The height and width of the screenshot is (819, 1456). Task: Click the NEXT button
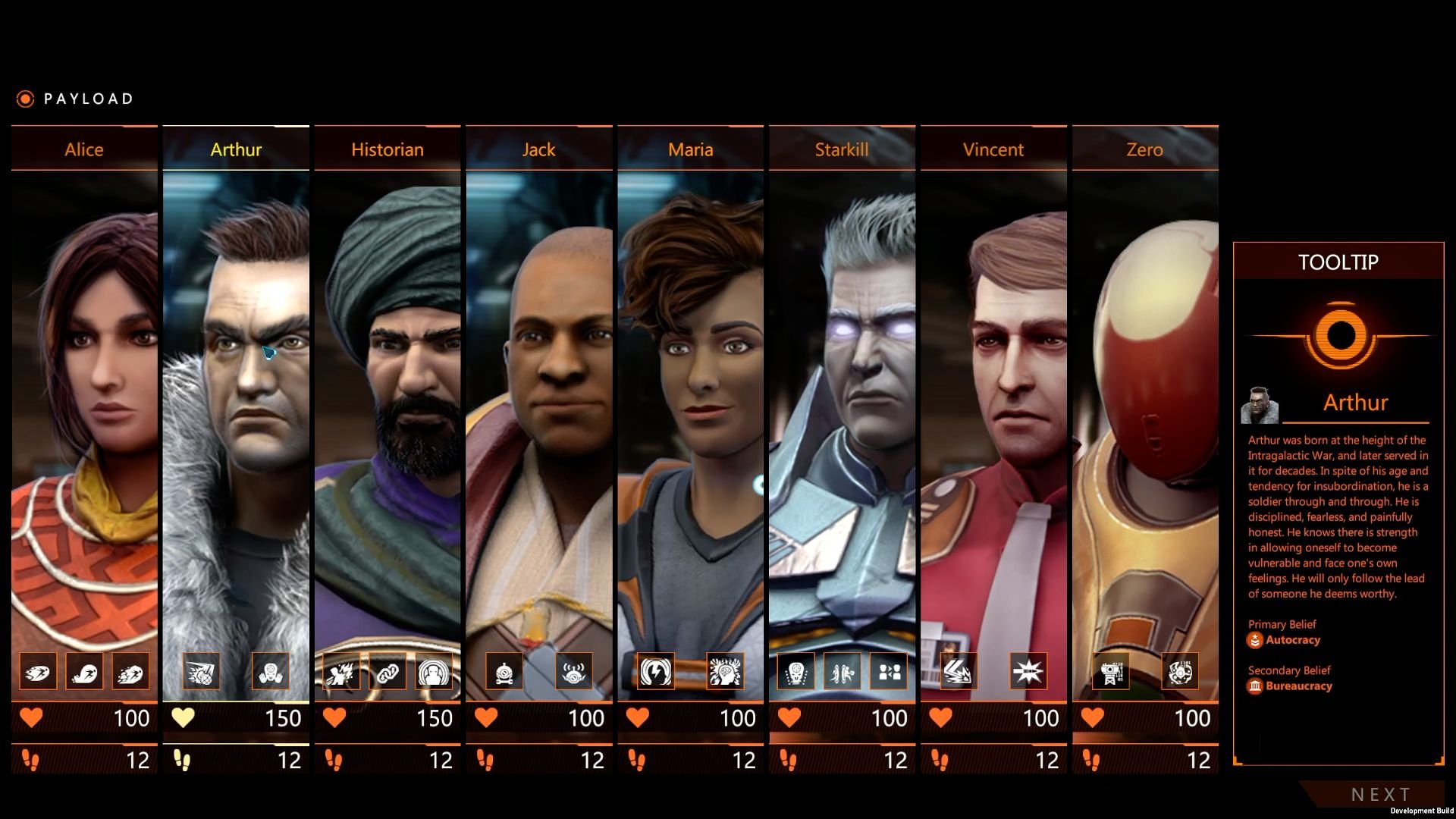tap(1380, 794)
